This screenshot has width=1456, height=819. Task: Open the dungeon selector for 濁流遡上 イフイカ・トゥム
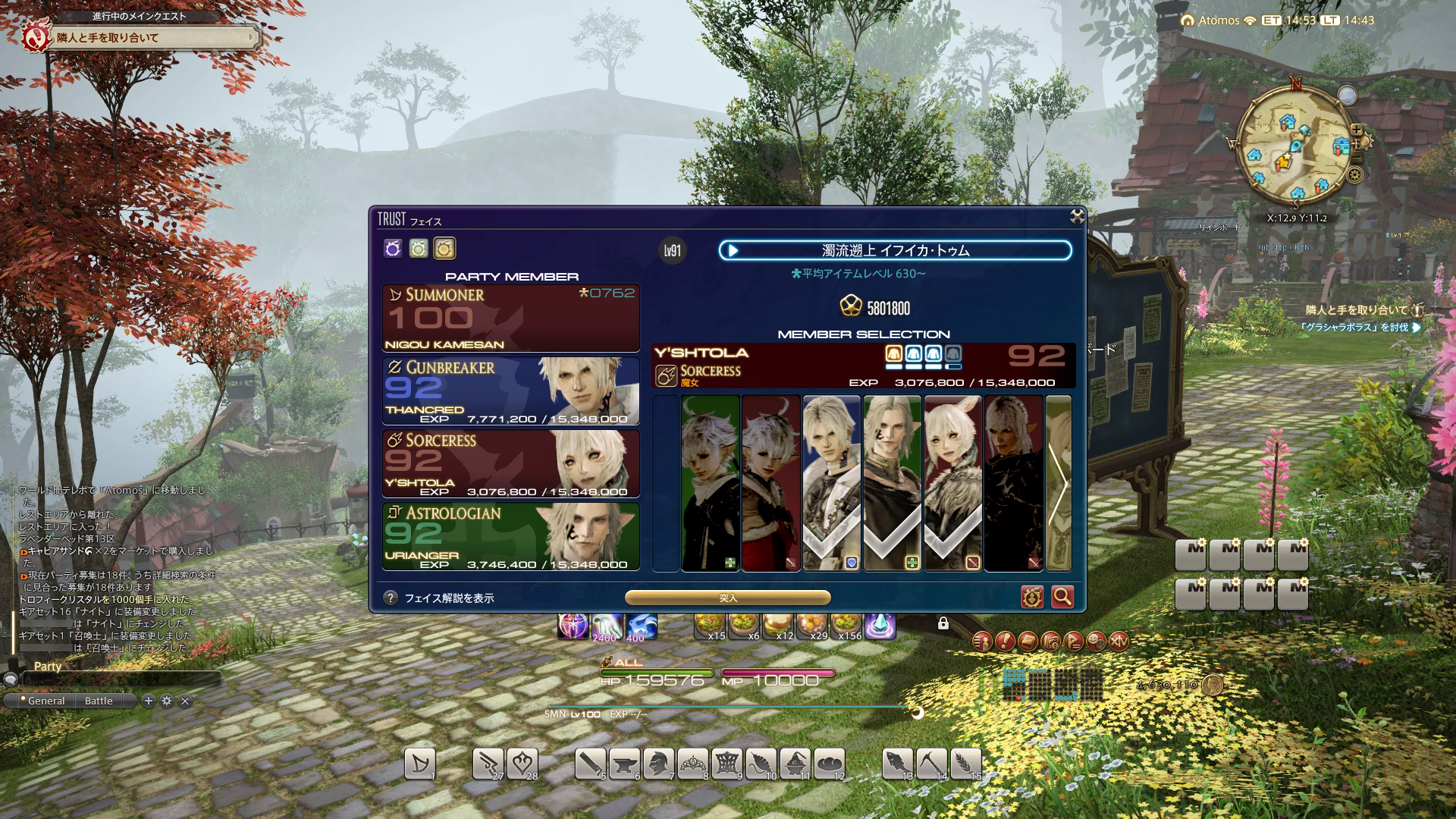click(895, 250)
